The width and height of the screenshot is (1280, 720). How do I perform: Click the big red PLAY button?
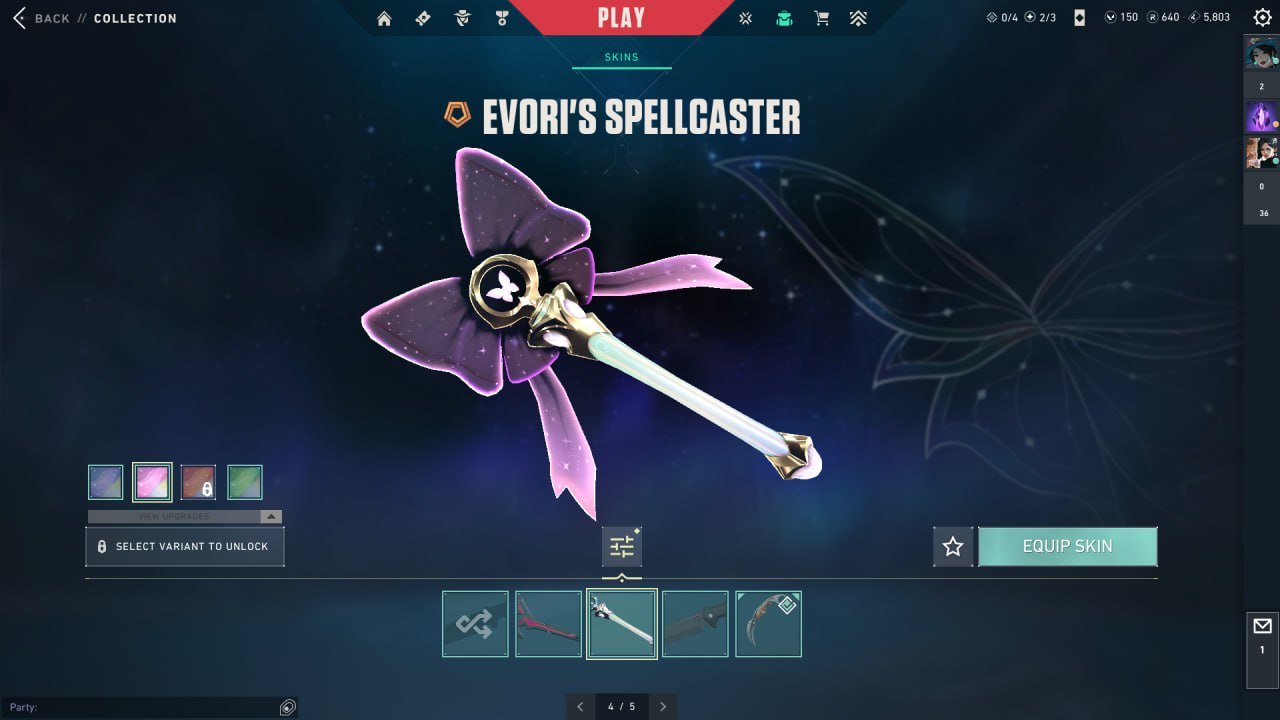(x=621, y=18)
